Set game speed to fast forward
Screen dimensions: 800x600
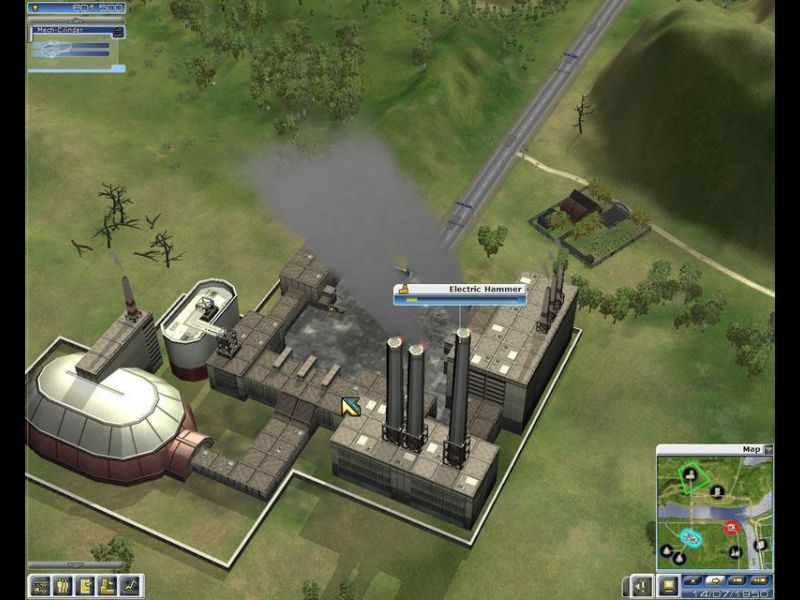click(739, 580)
